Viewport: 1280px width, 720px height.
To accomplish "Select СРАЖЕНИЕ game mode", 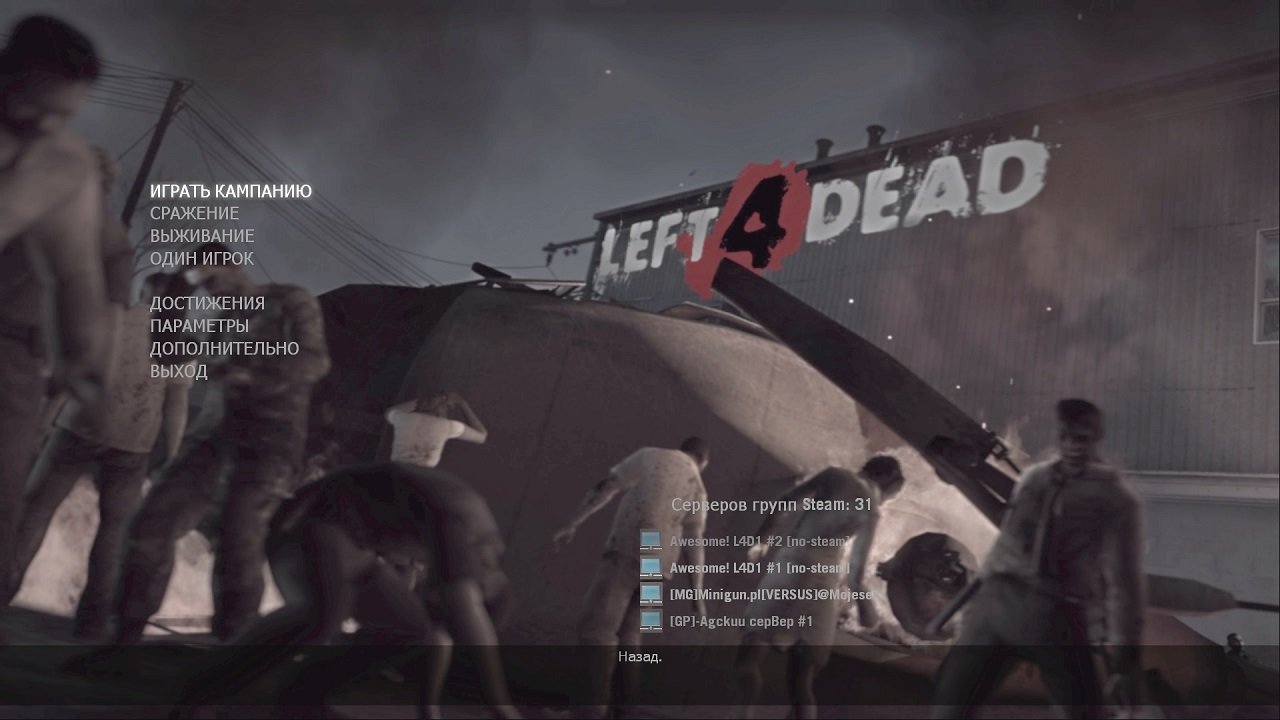I will (195, 213).
